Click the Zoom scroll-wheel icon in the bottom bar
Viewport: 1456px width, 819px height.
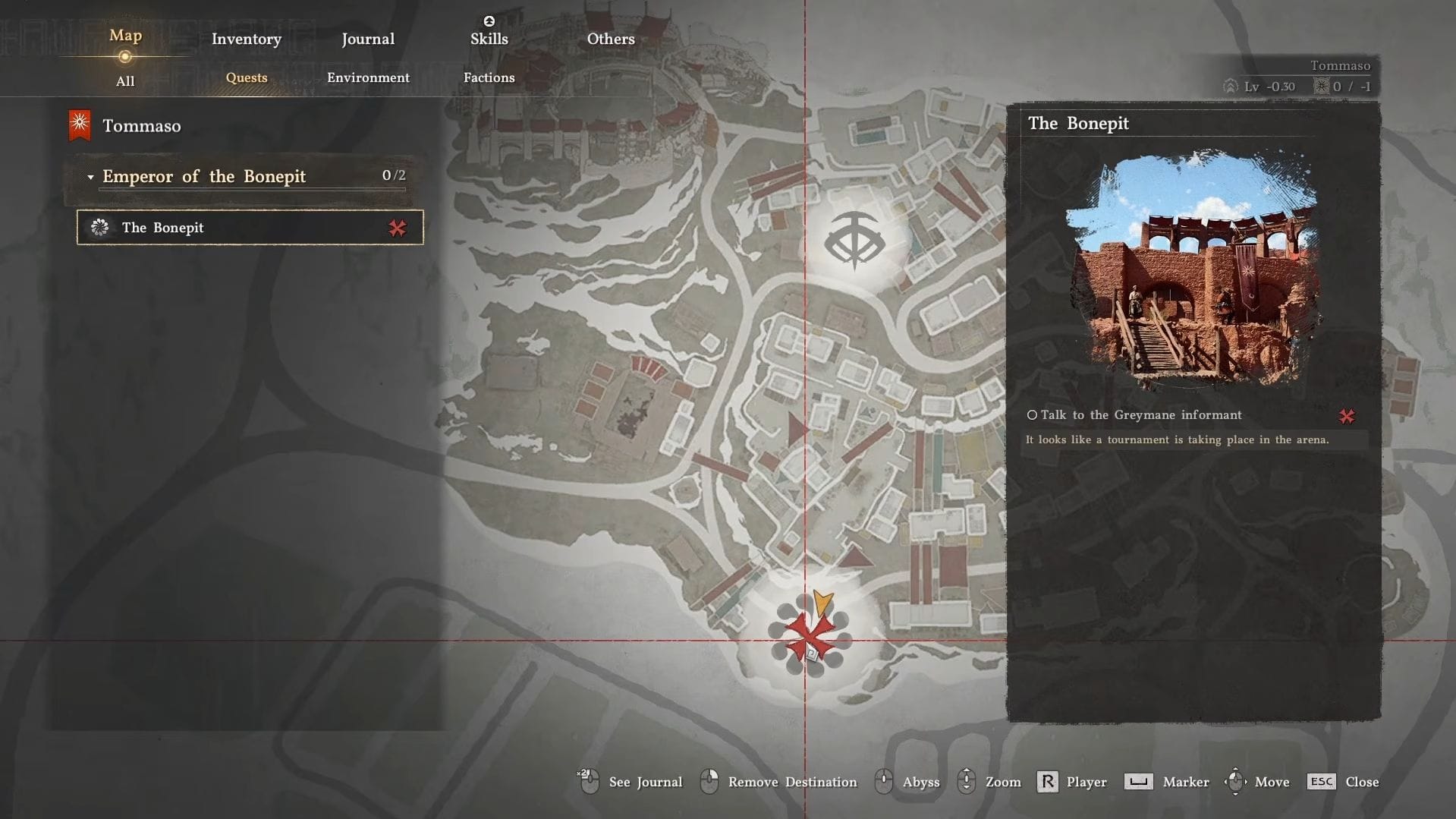(x=966, y=781)
